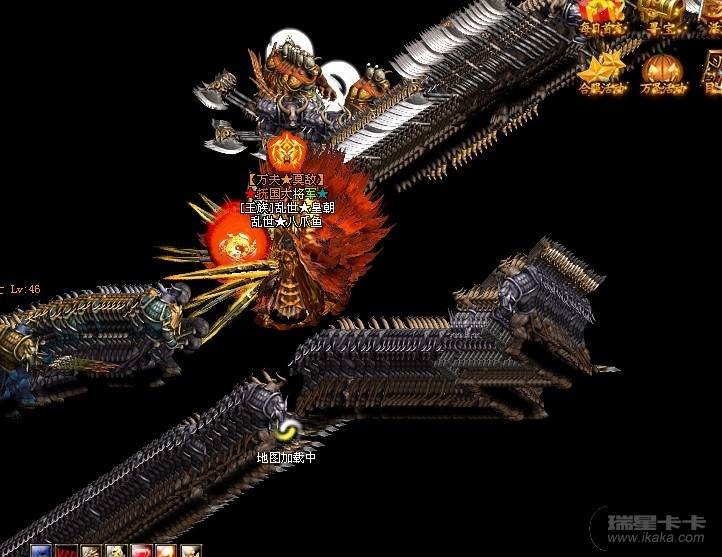722x557 pixels.
Task: Select the blue skill icon in the hotbar
Action: click(41, 551)
